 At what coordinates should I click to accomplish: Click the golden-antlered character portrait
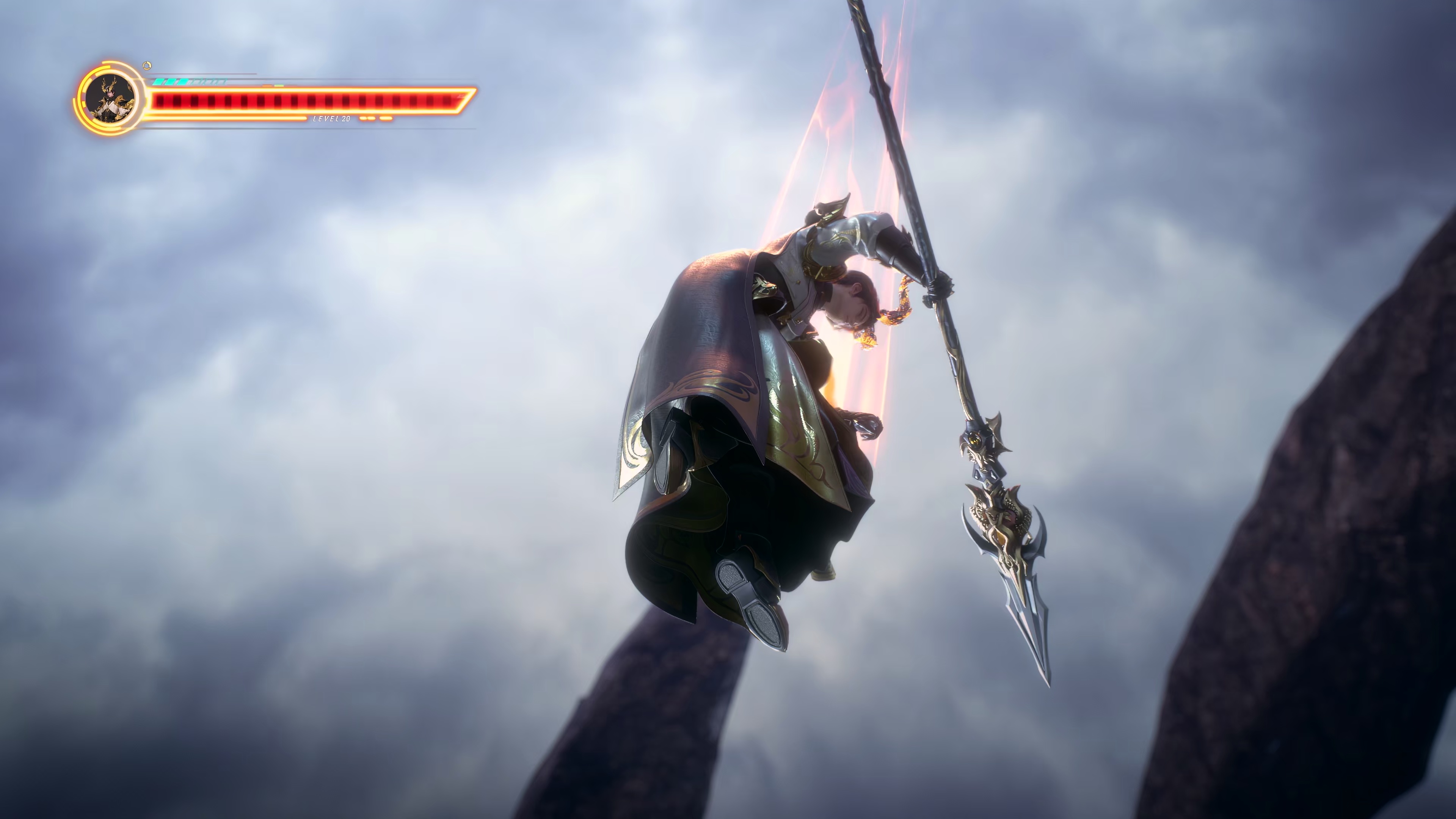point(111,99)
